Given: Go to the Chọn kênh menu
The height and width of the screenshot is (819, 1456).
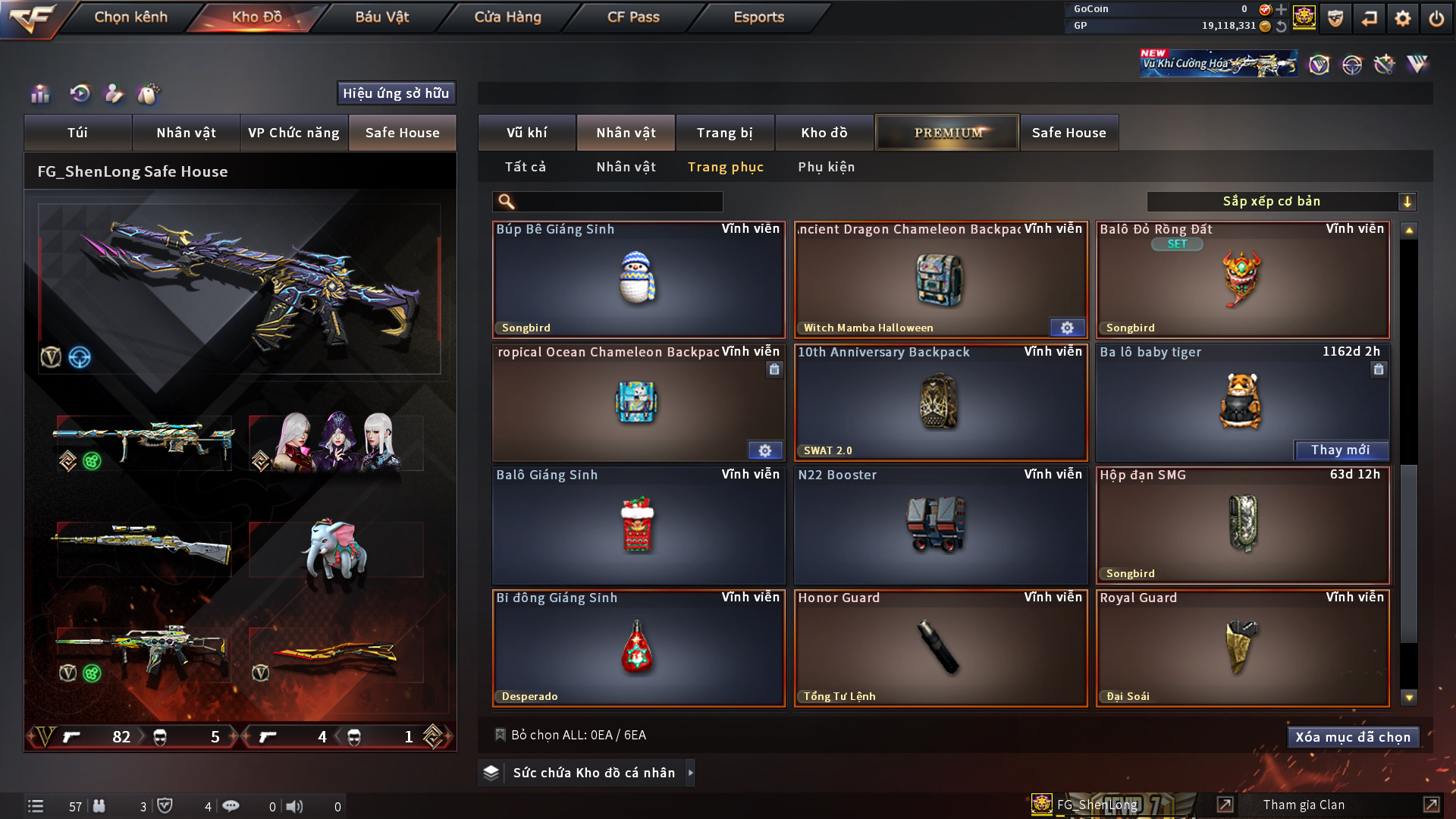Looking at the screenshot, I should (x=130, y=17).
